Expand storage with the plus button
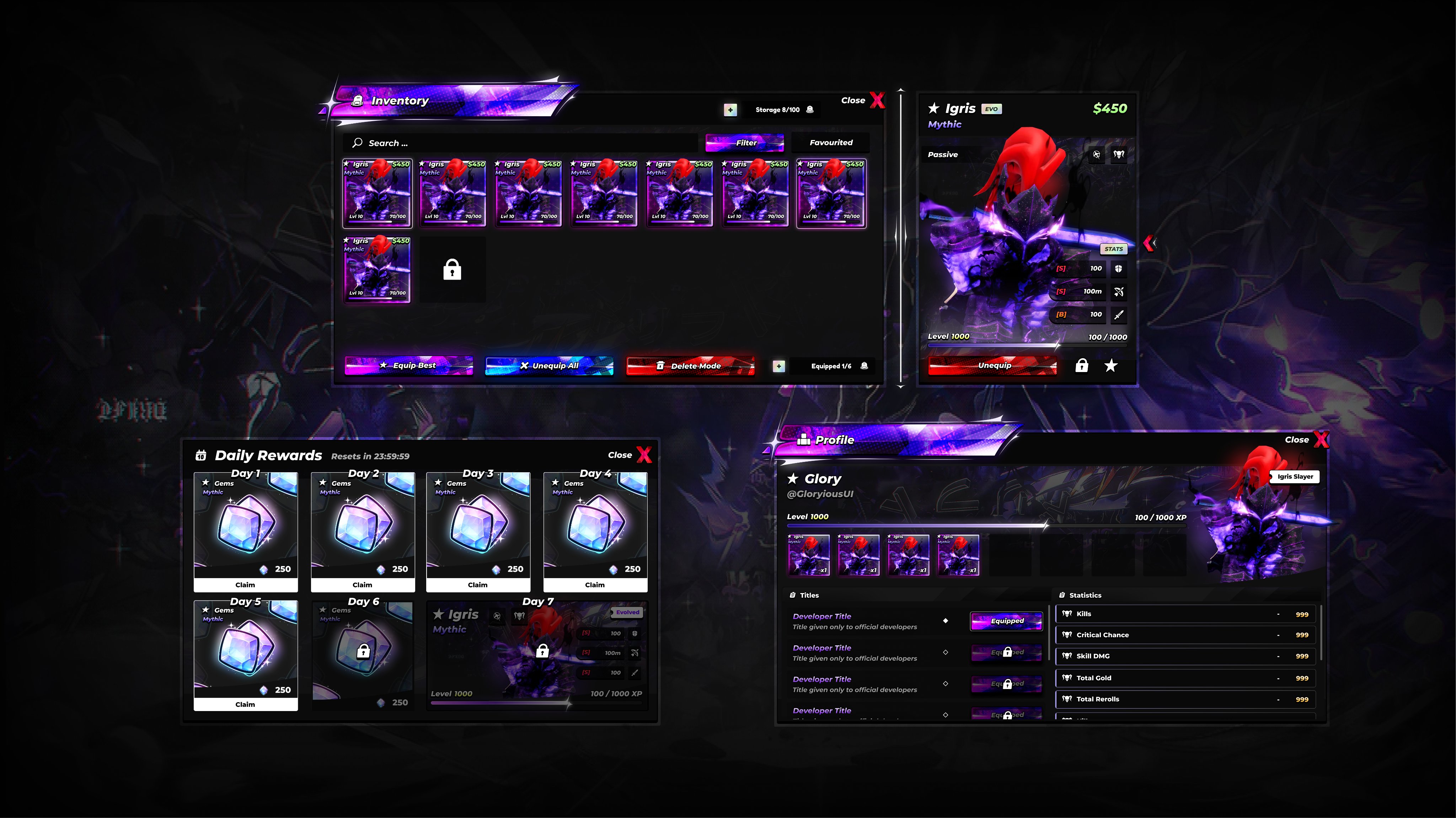 (x=730, y=109)
